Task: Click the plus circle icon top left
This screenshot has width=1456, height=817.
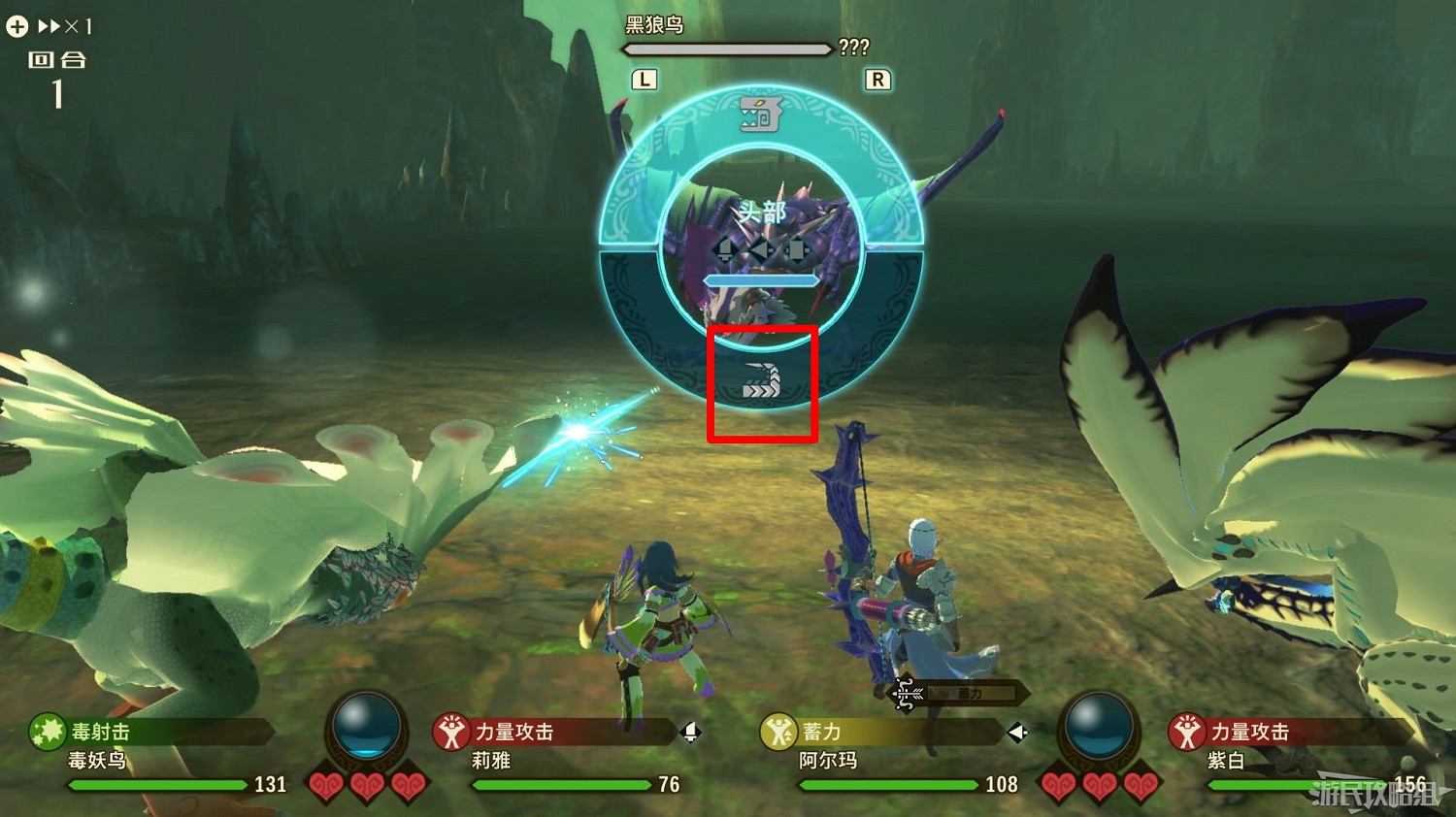Action: 17,26
